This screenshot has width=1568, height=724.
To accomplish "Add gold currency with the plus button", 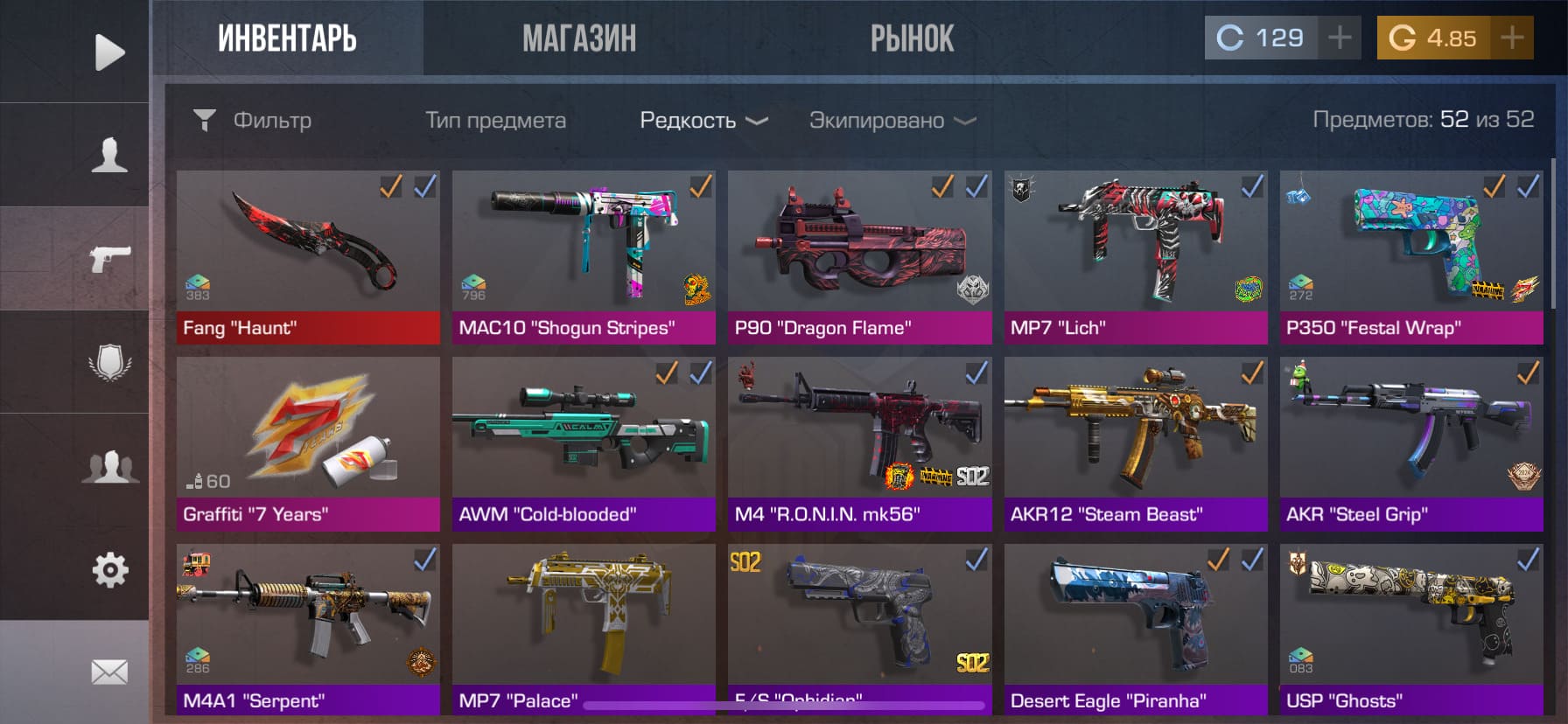I will [x=1511, y=38].
